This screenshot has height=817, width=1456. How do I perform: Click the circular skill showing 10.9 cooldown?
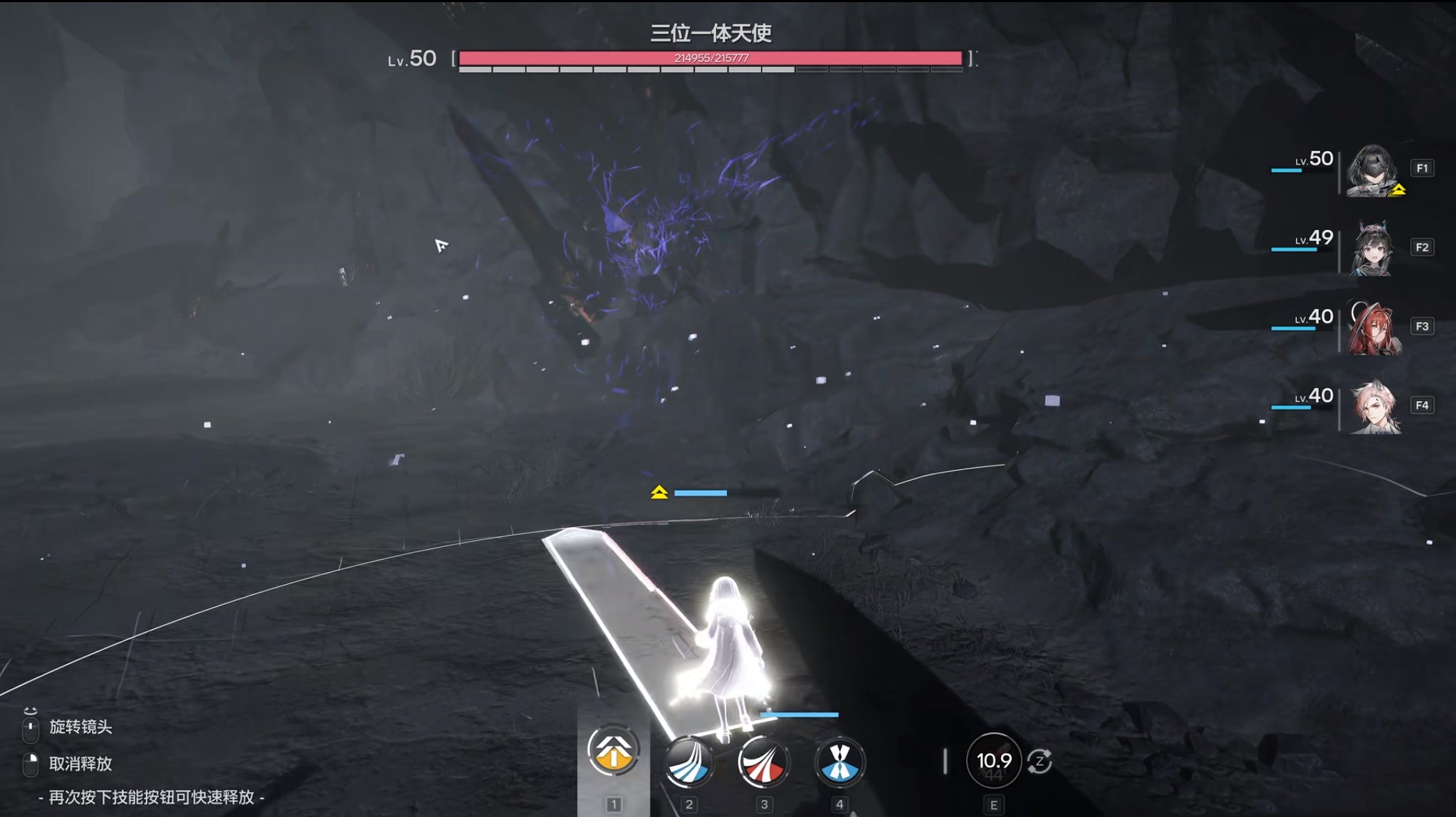993,761
